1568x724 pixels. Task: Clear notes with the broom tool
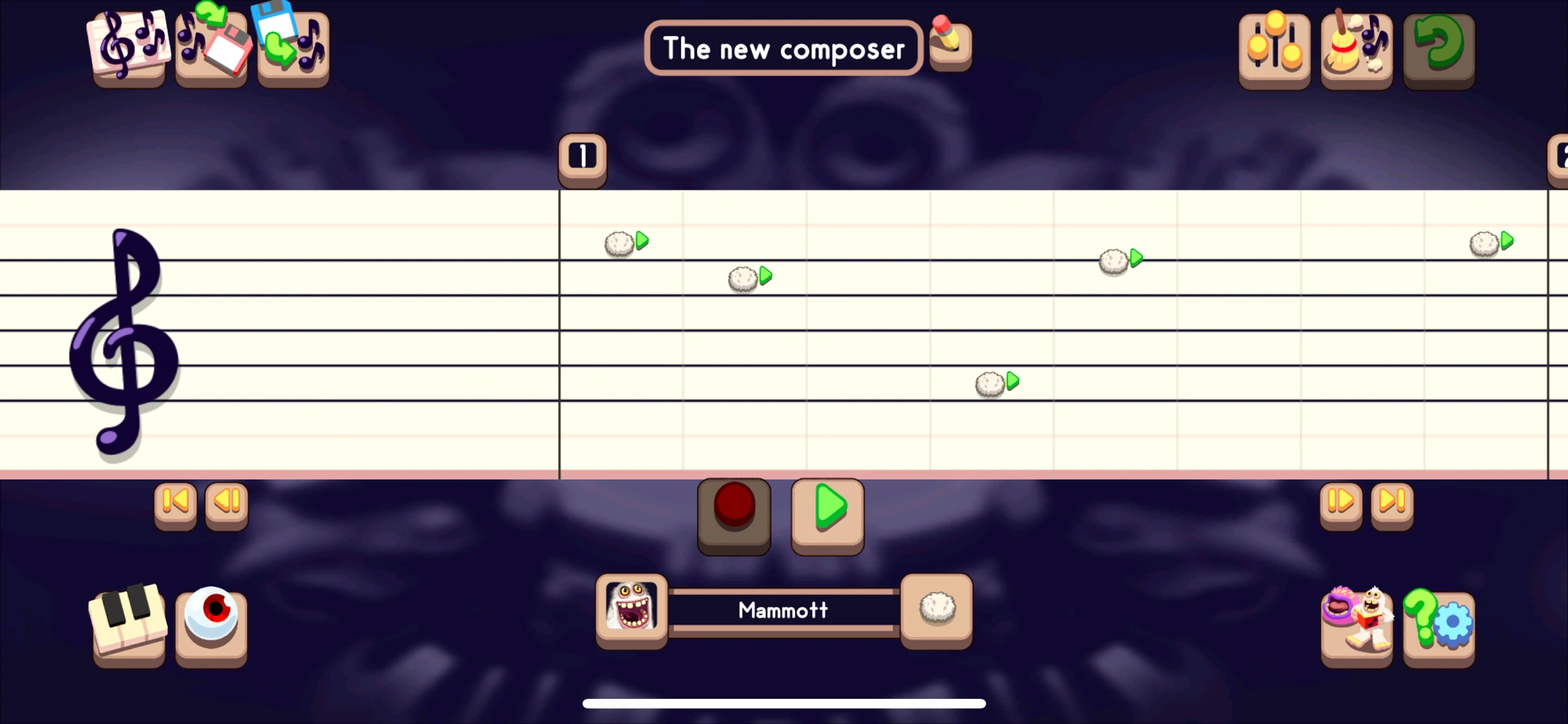(x=1356, y=49)
